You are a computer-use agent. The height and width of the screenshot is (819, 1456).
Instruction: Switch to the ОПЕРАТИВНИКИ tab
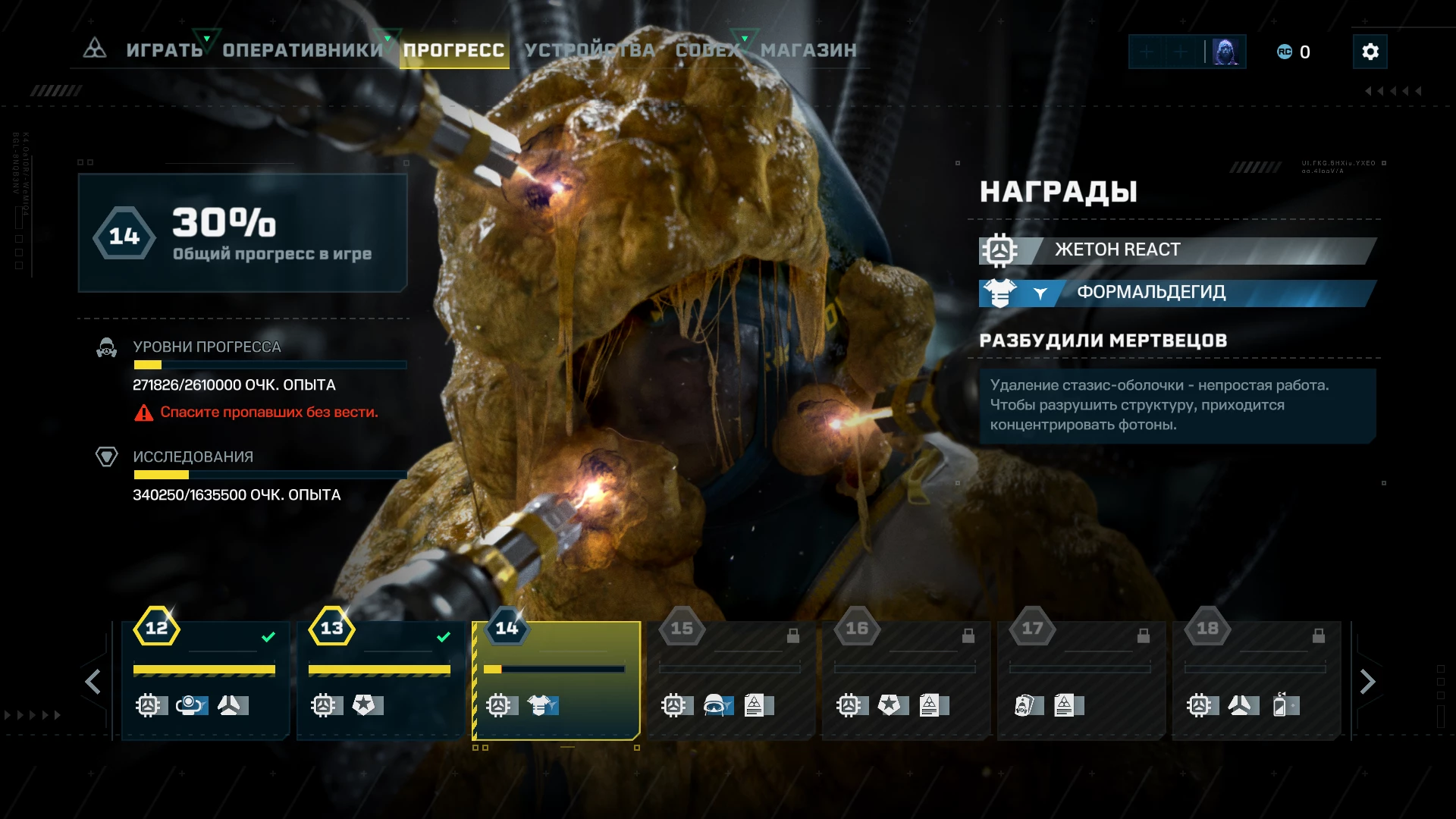coord(303,50)
